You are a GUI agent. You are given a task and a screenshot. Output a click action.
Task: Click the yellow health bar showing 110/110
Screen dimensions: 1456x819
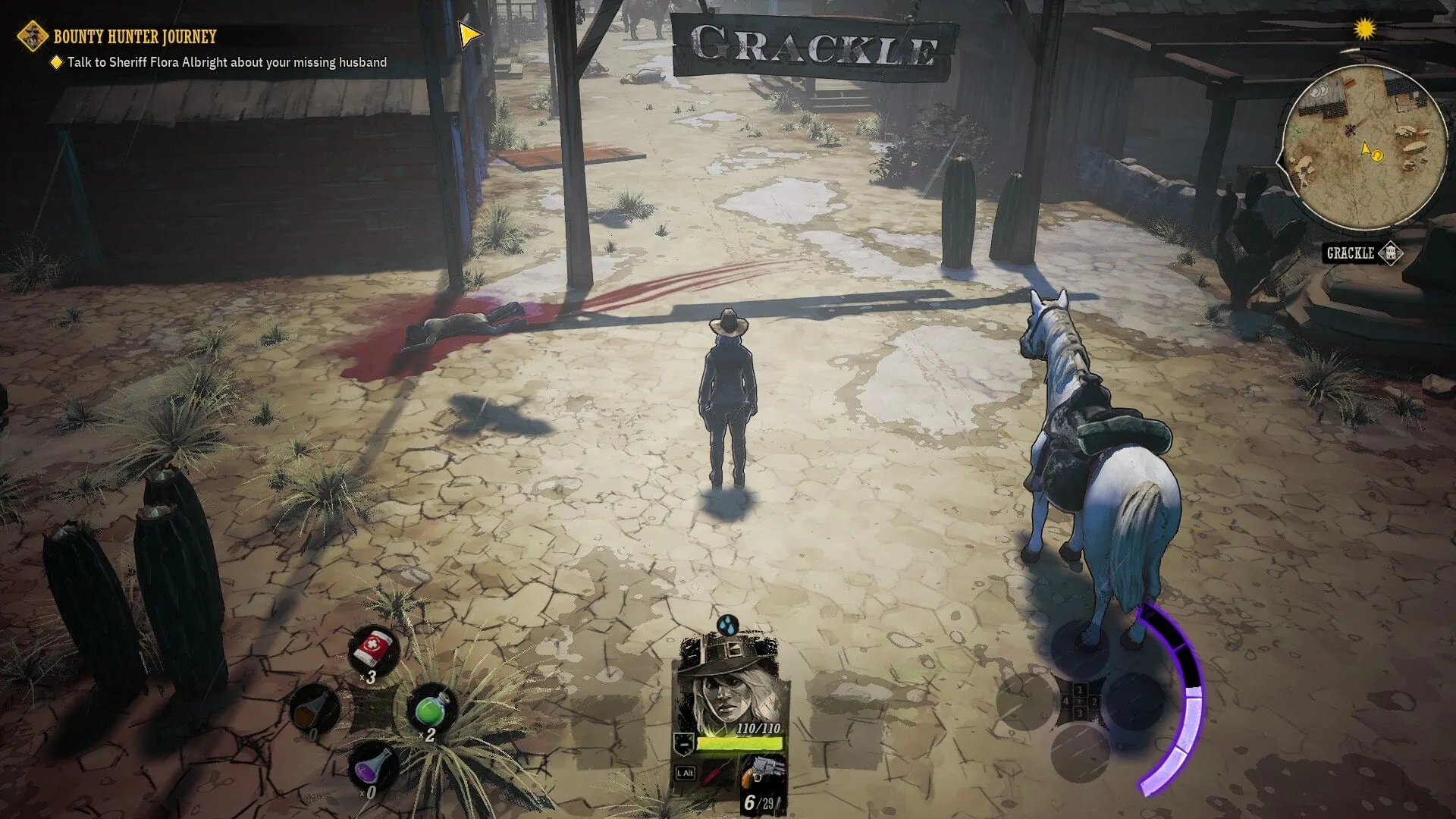(741, 742)
